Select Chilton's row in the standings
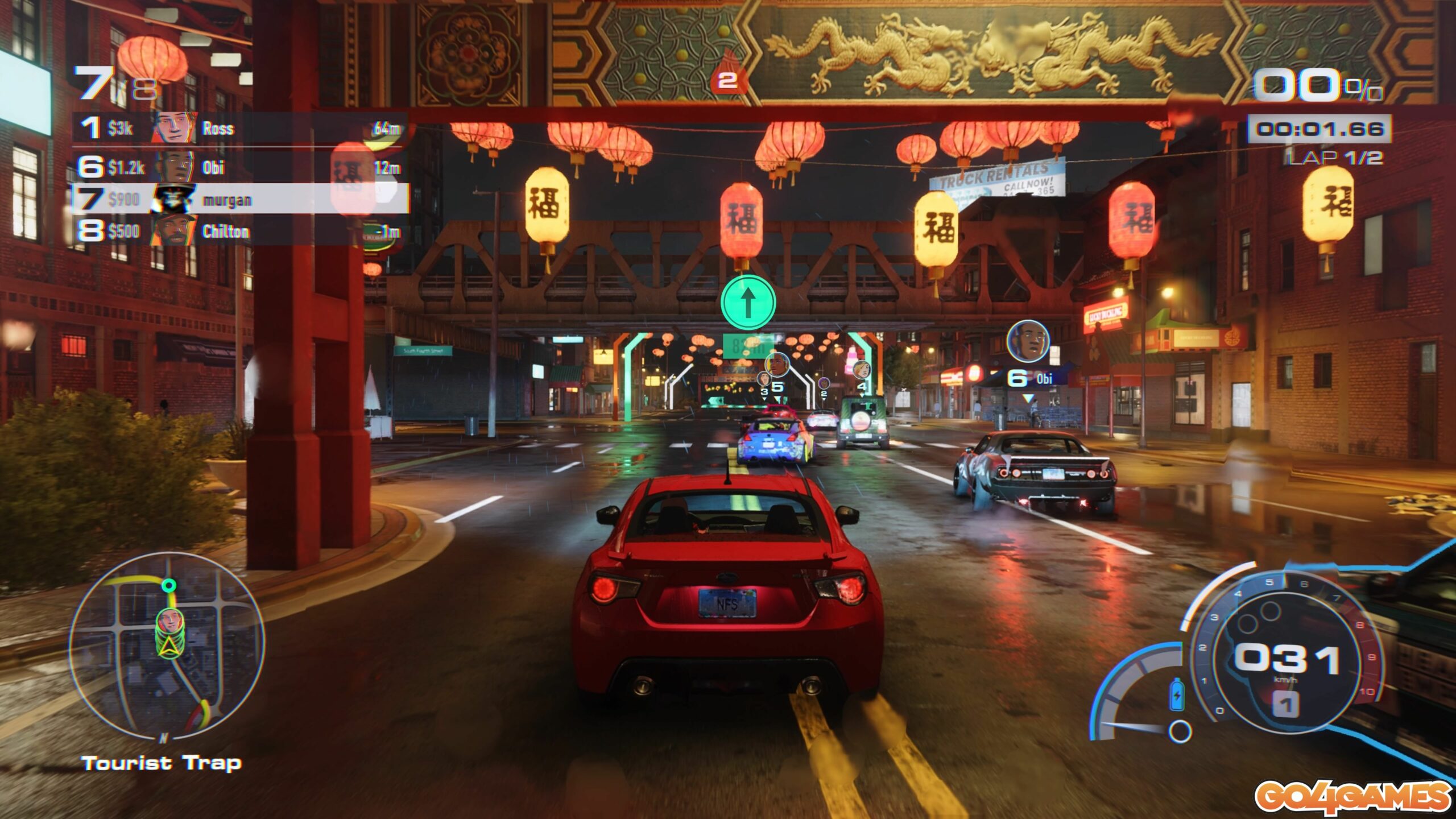This screenshot has height=819, width=1456. pos(239,231)
